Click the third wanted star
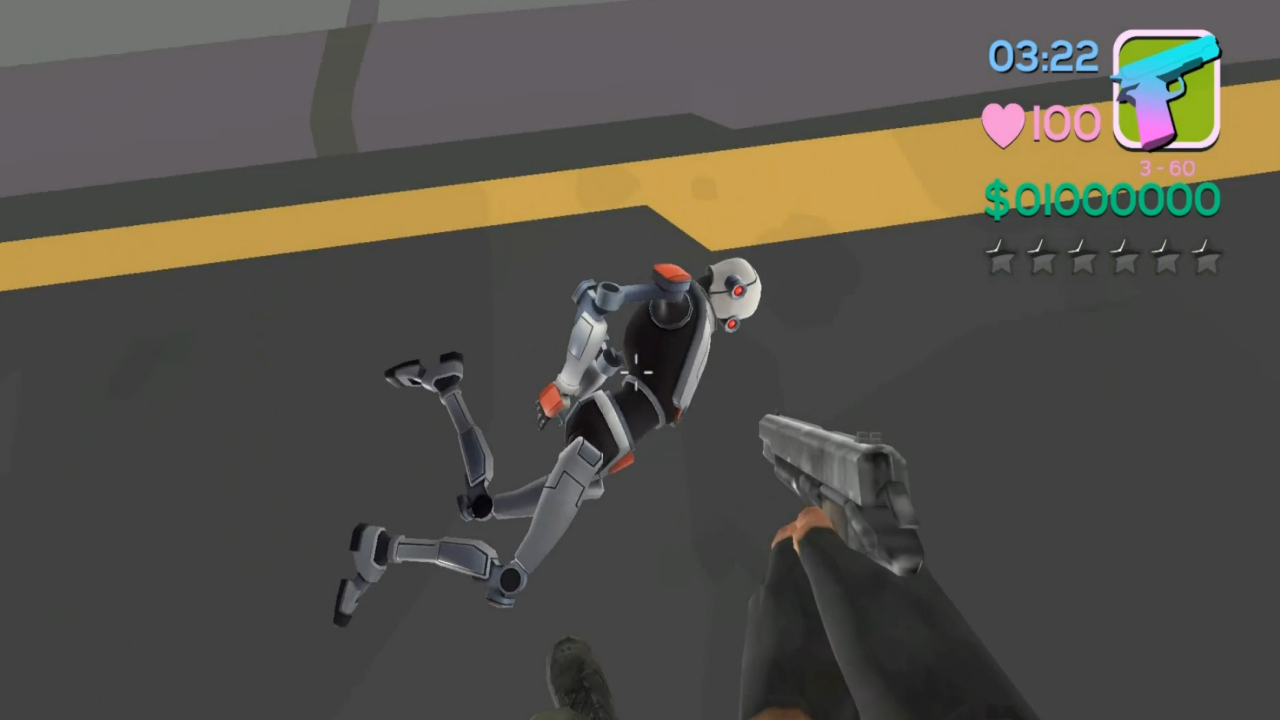 click(x=1085, y=259)
